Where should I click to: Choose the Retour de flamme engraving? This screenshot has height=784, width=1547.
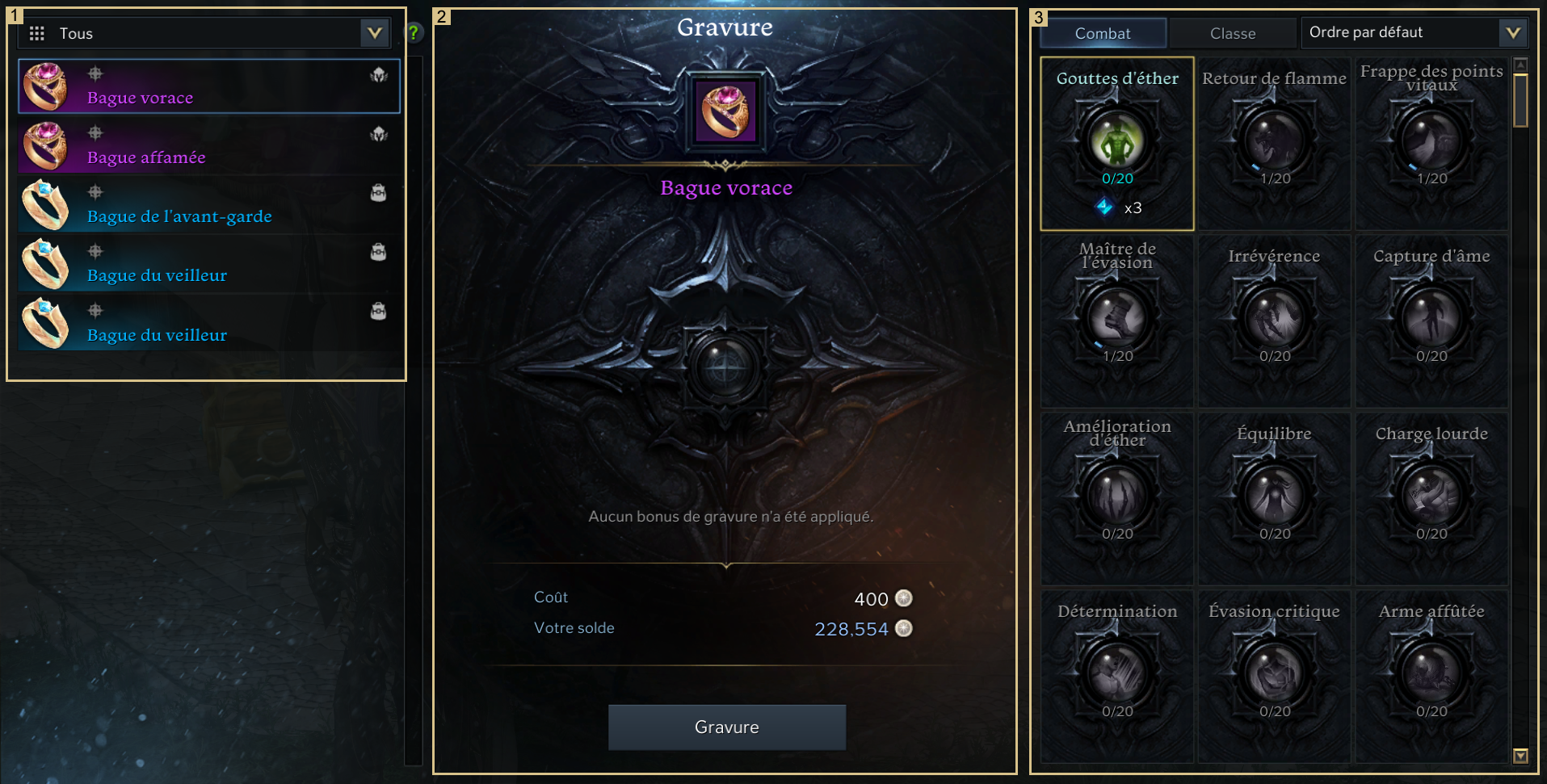click(x=1274, y=142)
